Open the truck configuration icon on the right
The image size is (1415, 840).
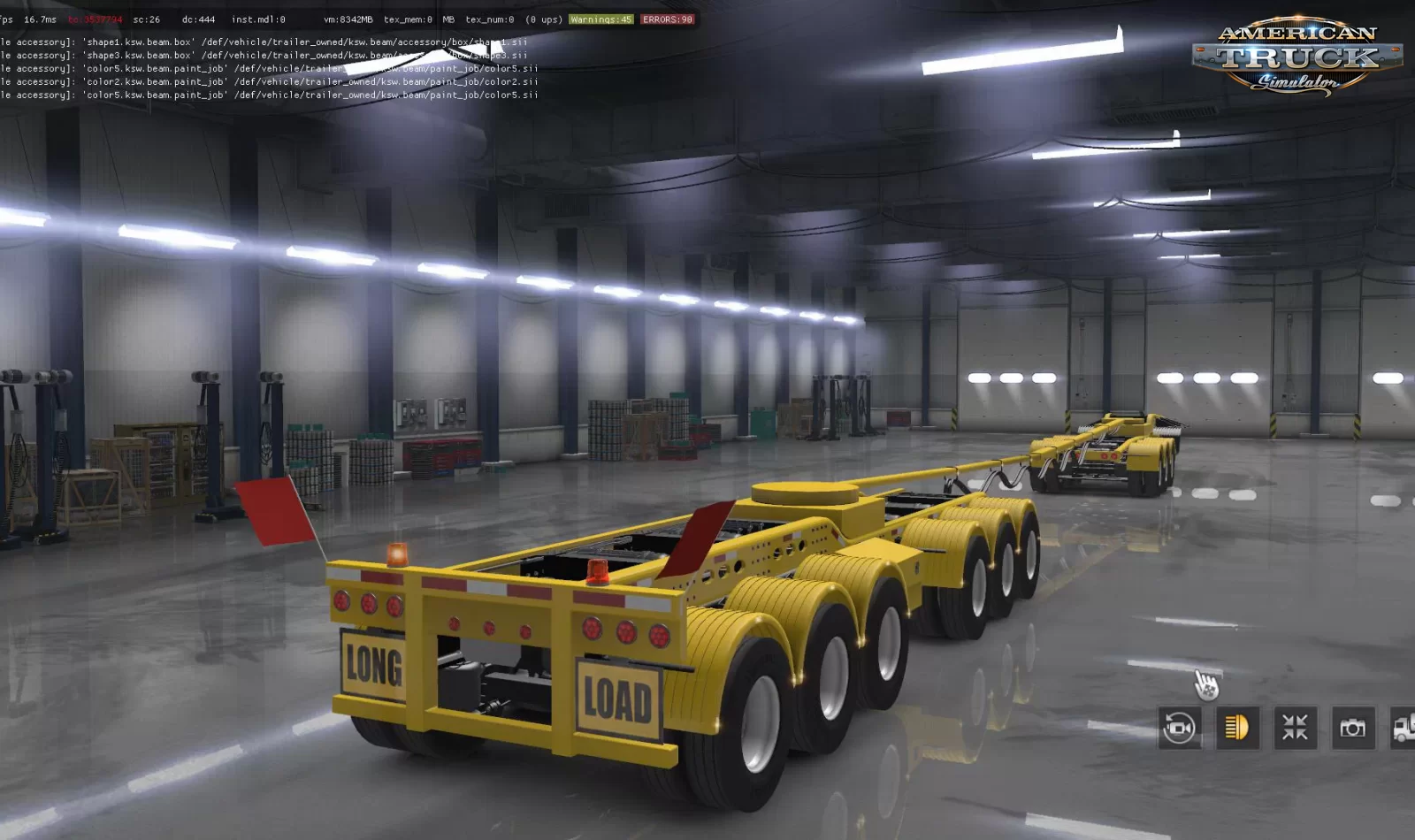point(1404,728)
